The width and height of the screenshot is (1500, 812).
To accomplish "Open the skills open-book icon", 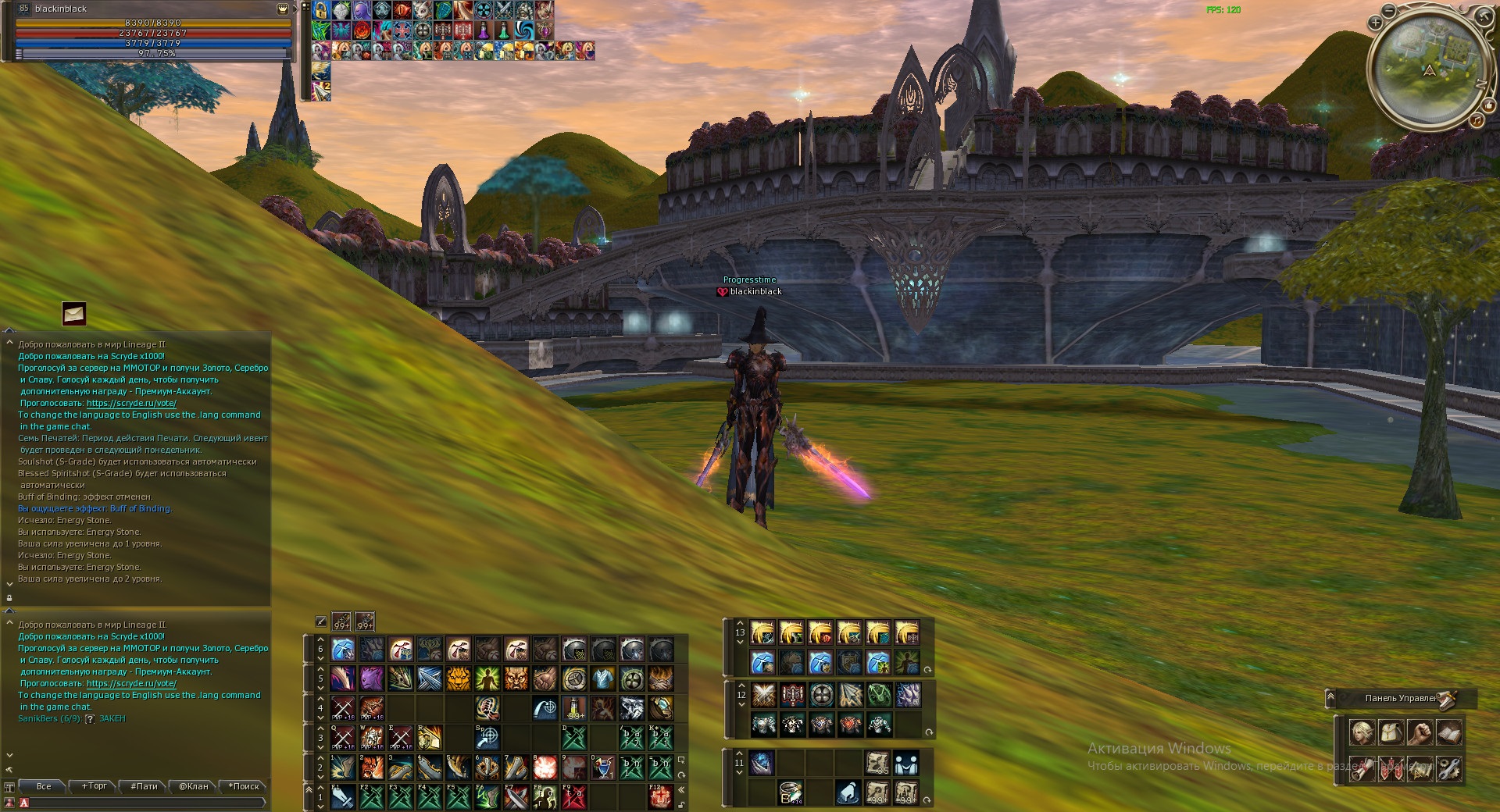I will click(1449, 734).
